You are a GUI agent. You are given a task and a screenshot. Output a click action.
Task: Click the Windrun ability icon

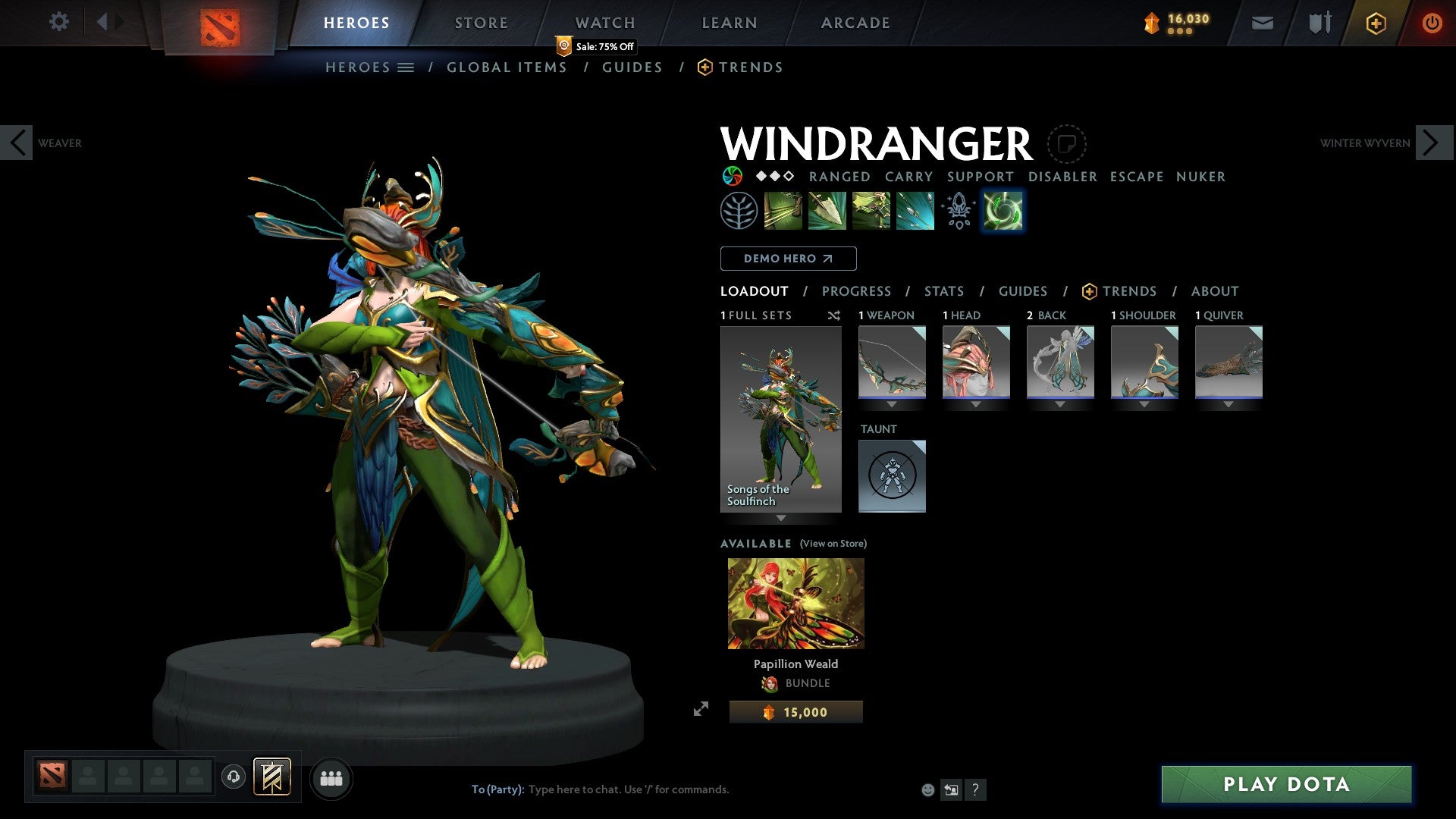click(x=871, y=210)
